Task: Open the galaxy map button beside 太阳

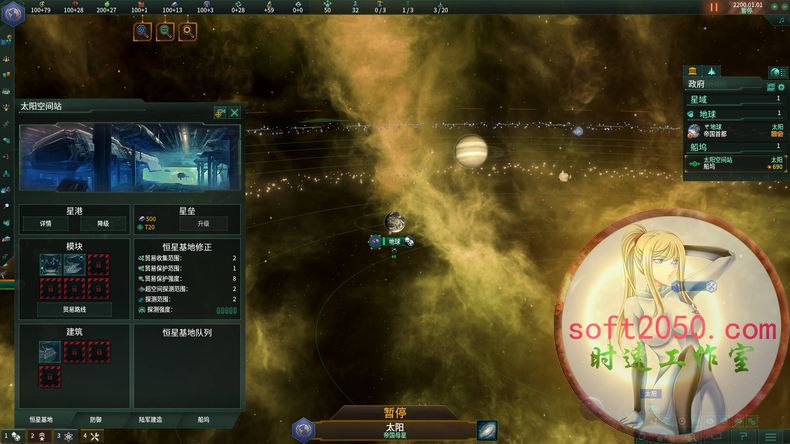Action: pos(487,430)
